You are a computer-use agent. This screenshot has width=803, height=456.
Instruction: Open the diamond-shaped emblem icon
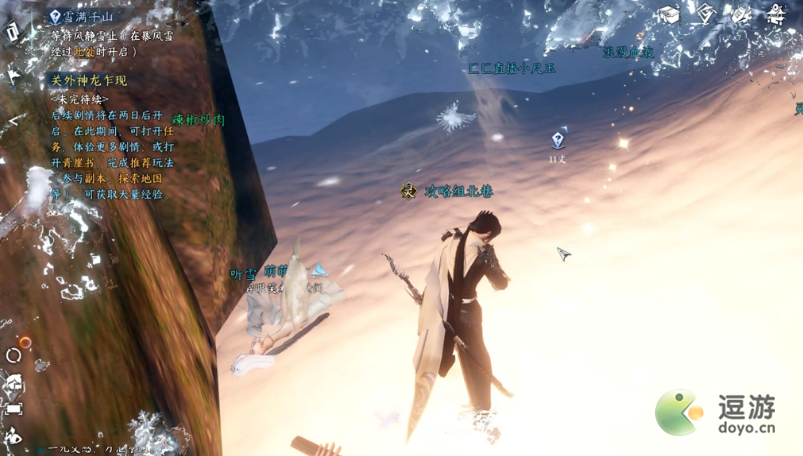pyautogui.click(x=707, y=15)
